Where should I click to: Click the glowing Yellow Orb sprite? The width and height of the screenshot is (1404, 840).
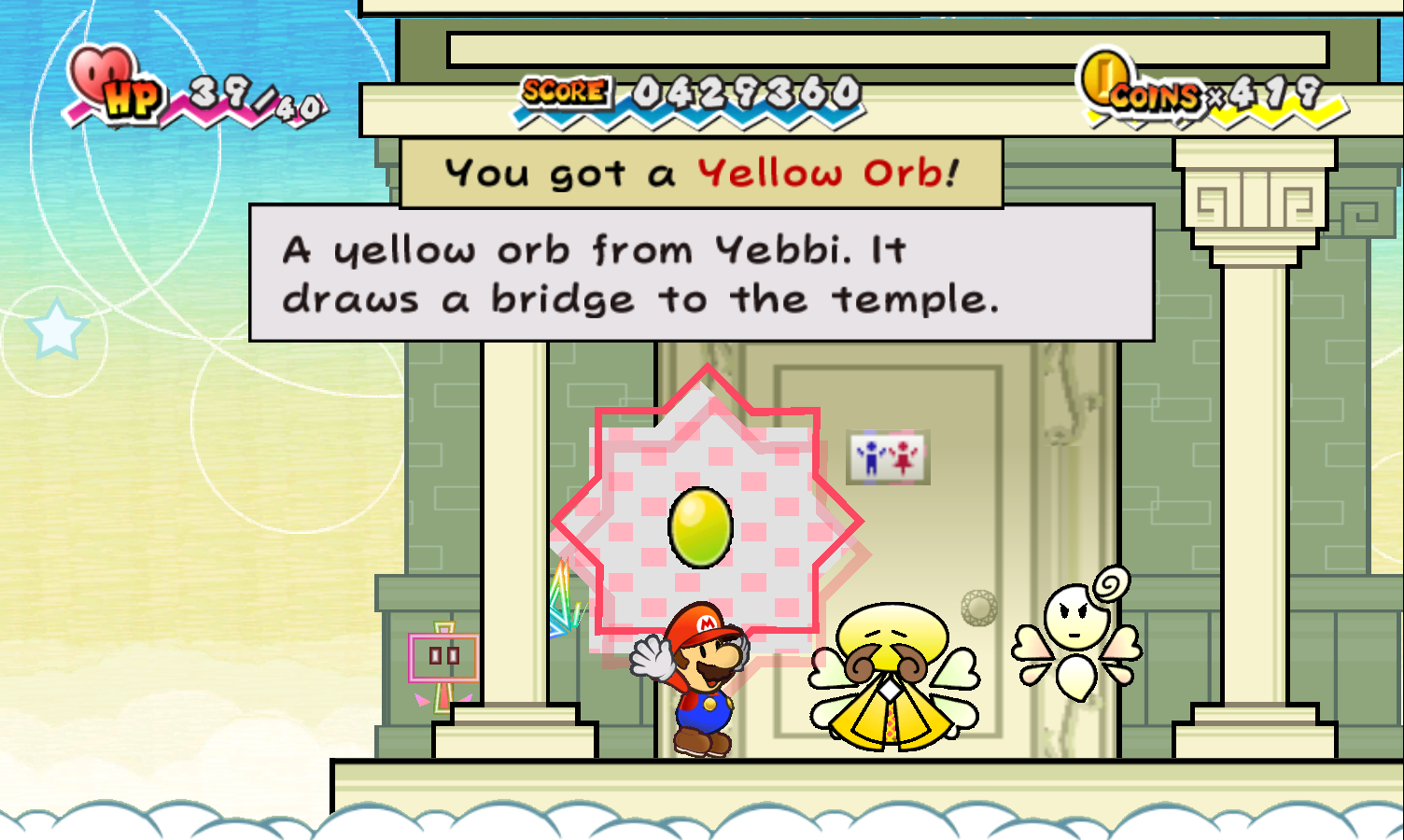(x=702, y=530)
